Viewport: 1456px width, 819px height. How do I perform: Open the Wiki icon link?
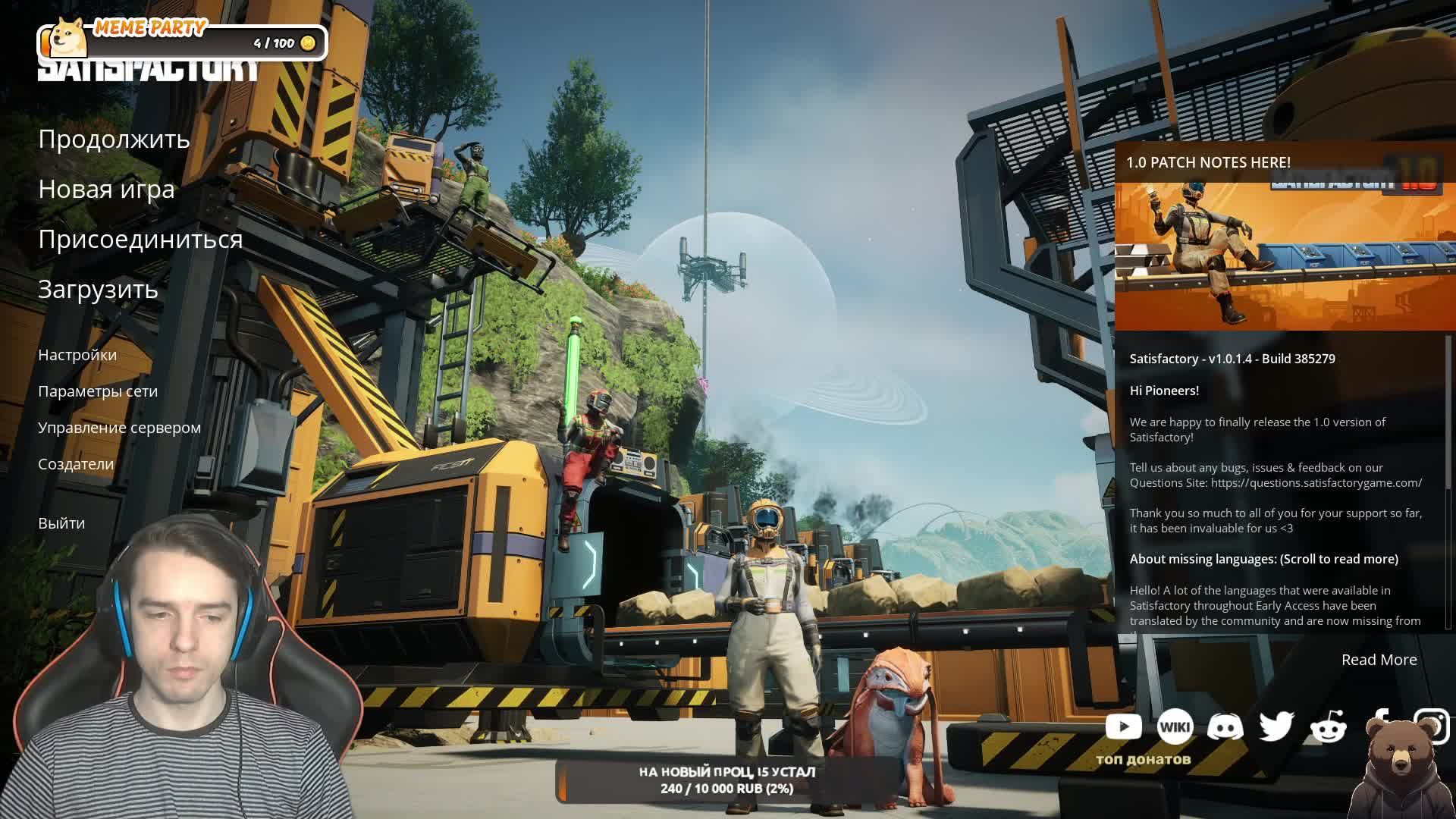1175,726
